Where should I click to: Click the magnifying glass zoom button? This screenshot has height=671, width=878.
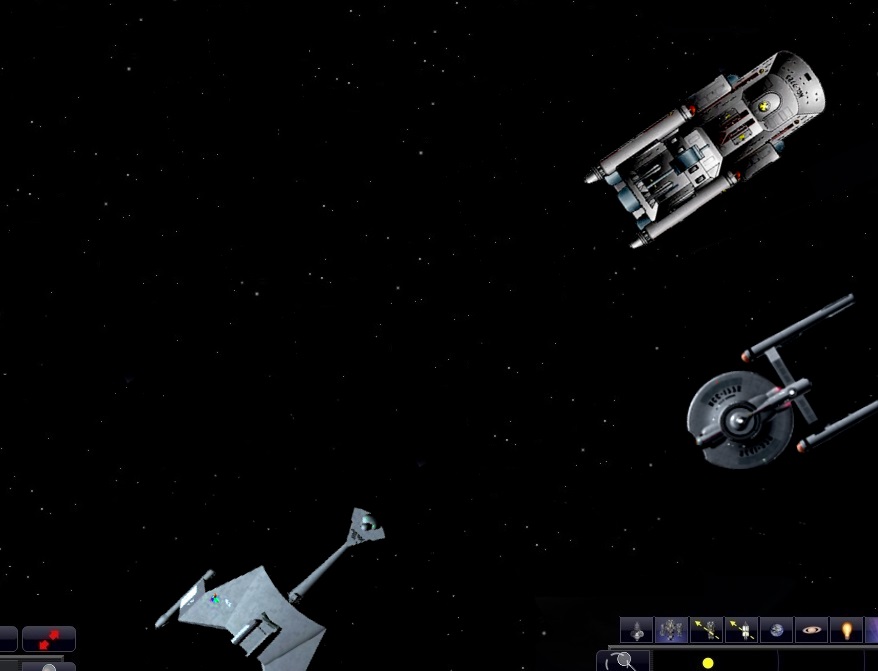coord(625,661)
